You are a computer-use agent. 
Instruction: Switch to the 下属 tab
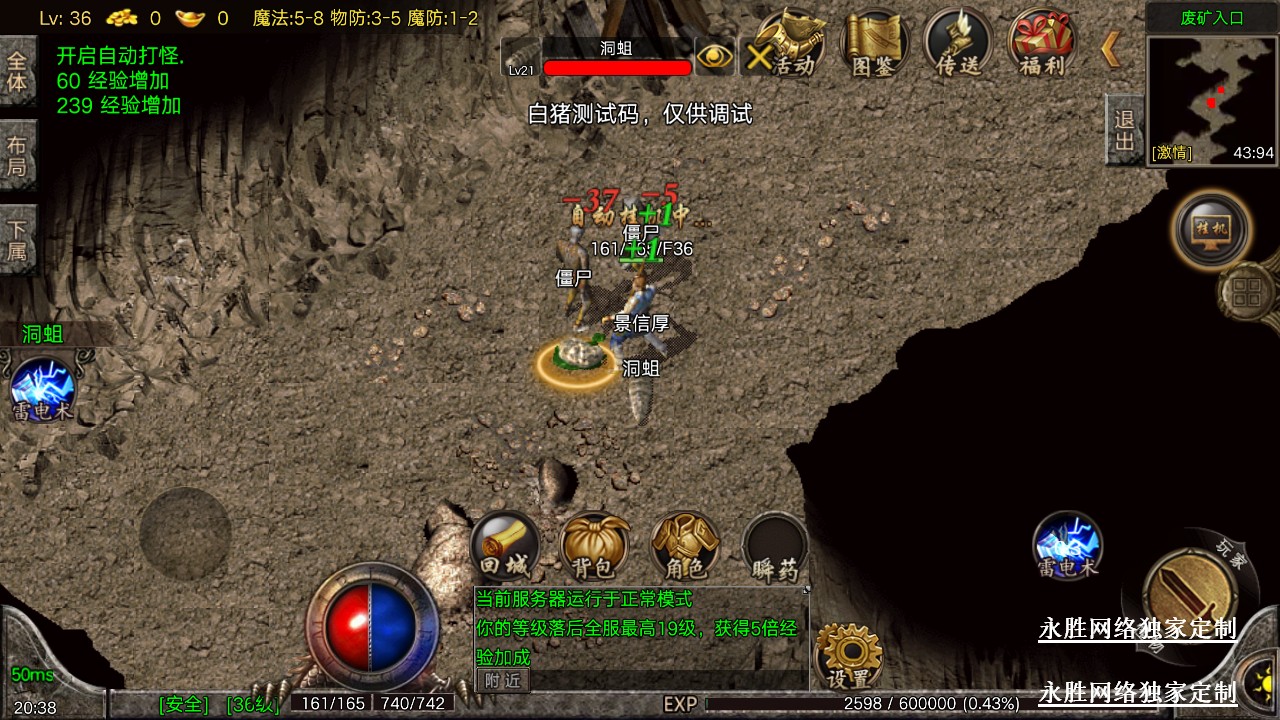click(17, 240)
